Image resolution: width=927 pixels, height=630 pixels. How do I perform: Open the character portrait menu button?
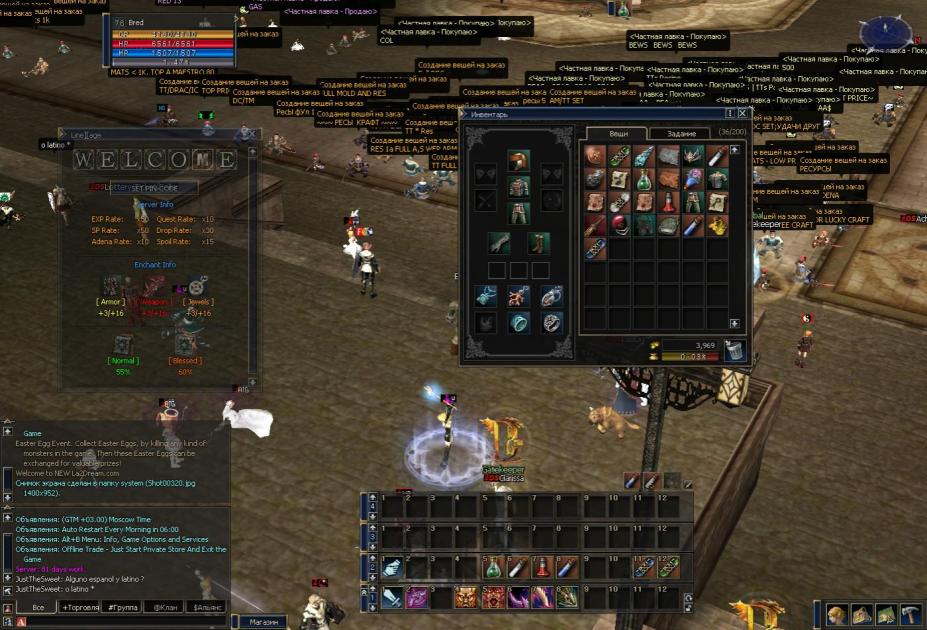(838, 614)
